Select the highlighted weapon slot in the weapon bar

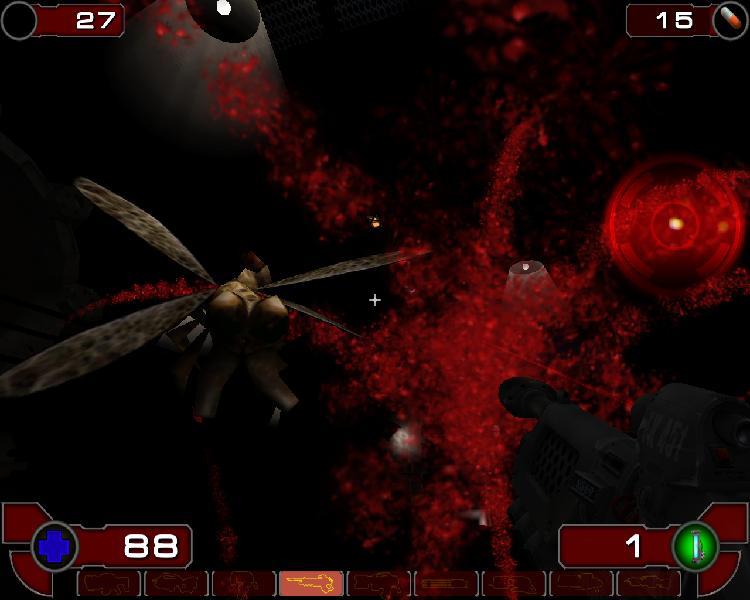(x=311, y=583)
